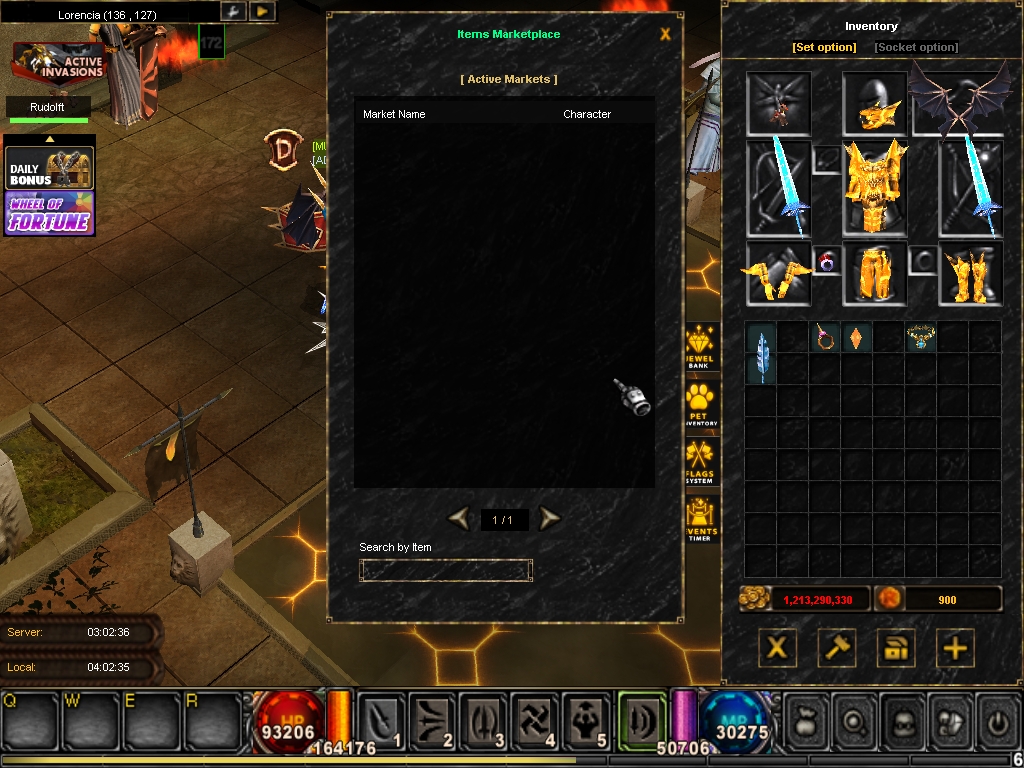Select the golden chest armor equipment slot
This screenshot has width=1024, height=768.
(874, 186)
